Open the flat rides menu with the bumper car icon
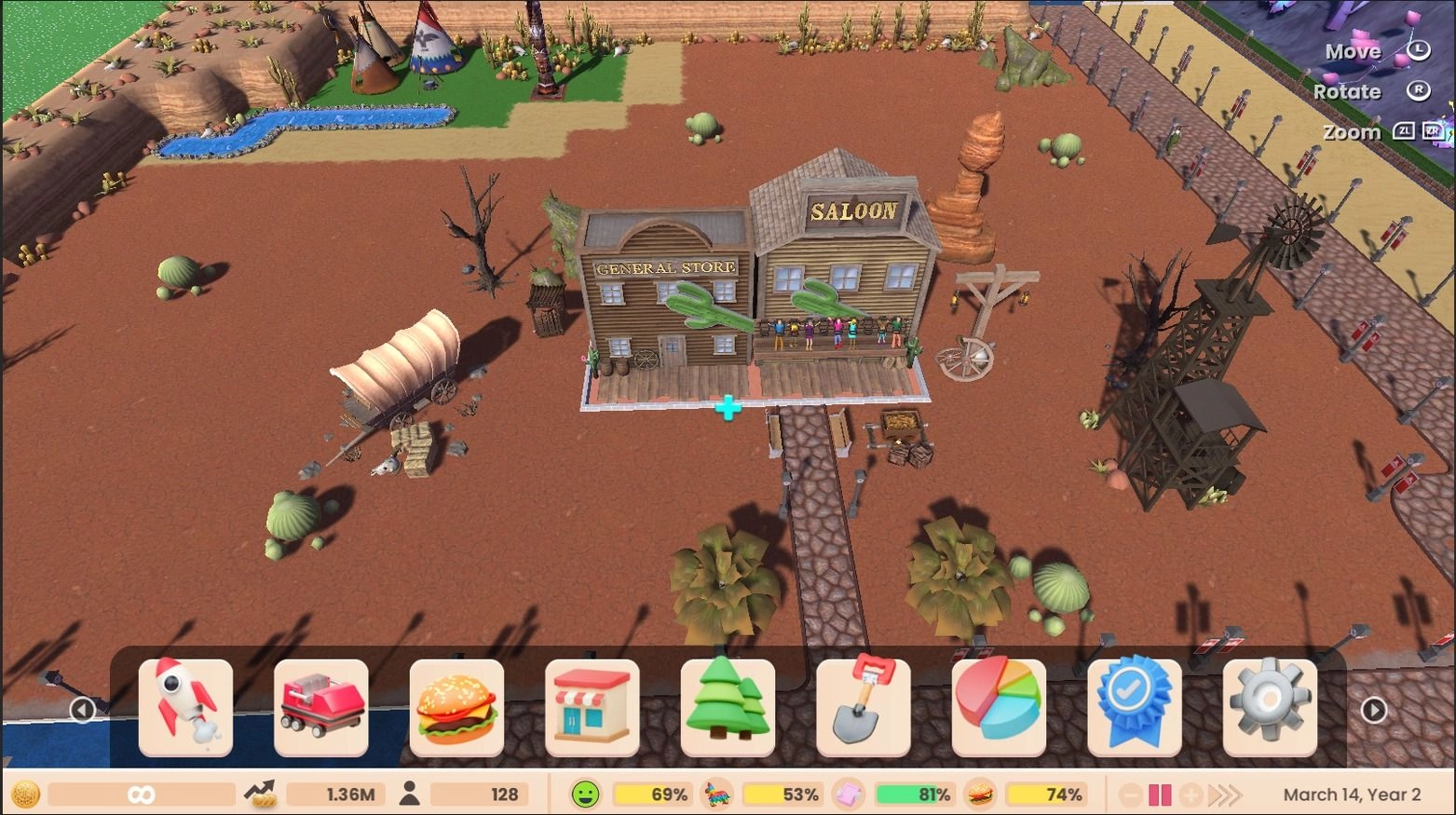Viewport: 1456px width, 815px height. click(321, 706)
